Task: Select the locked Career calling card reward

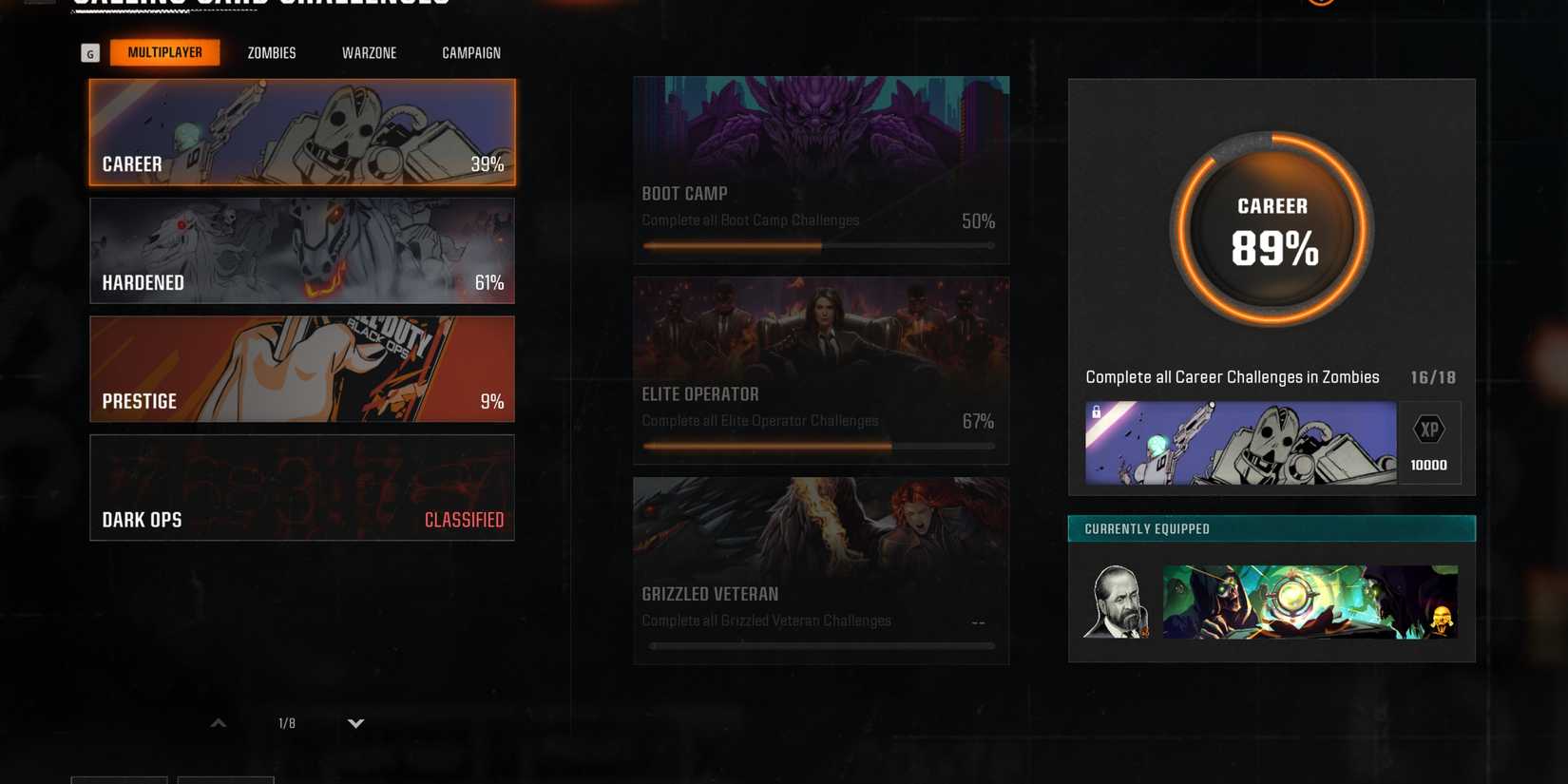Action: point(1240,443)
